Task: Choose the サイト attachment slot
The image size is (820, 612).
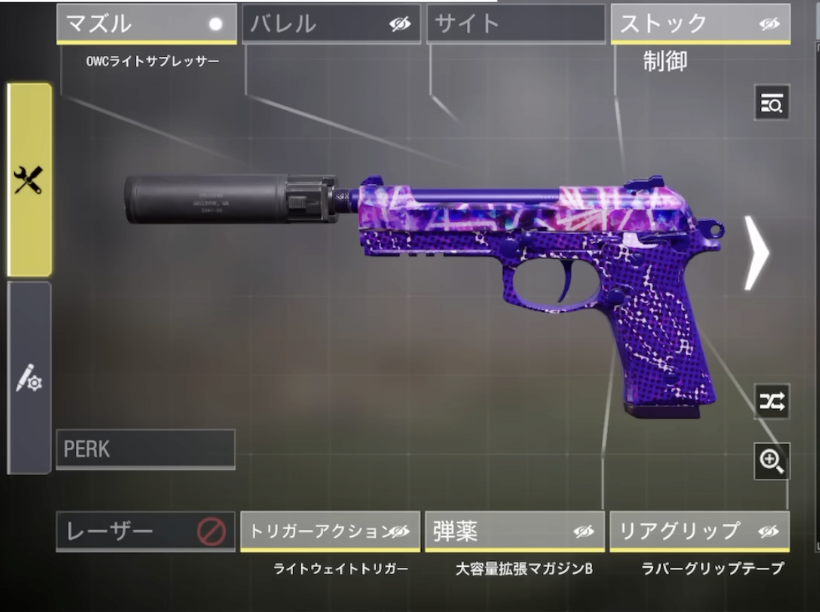Action: coord(516,24)
